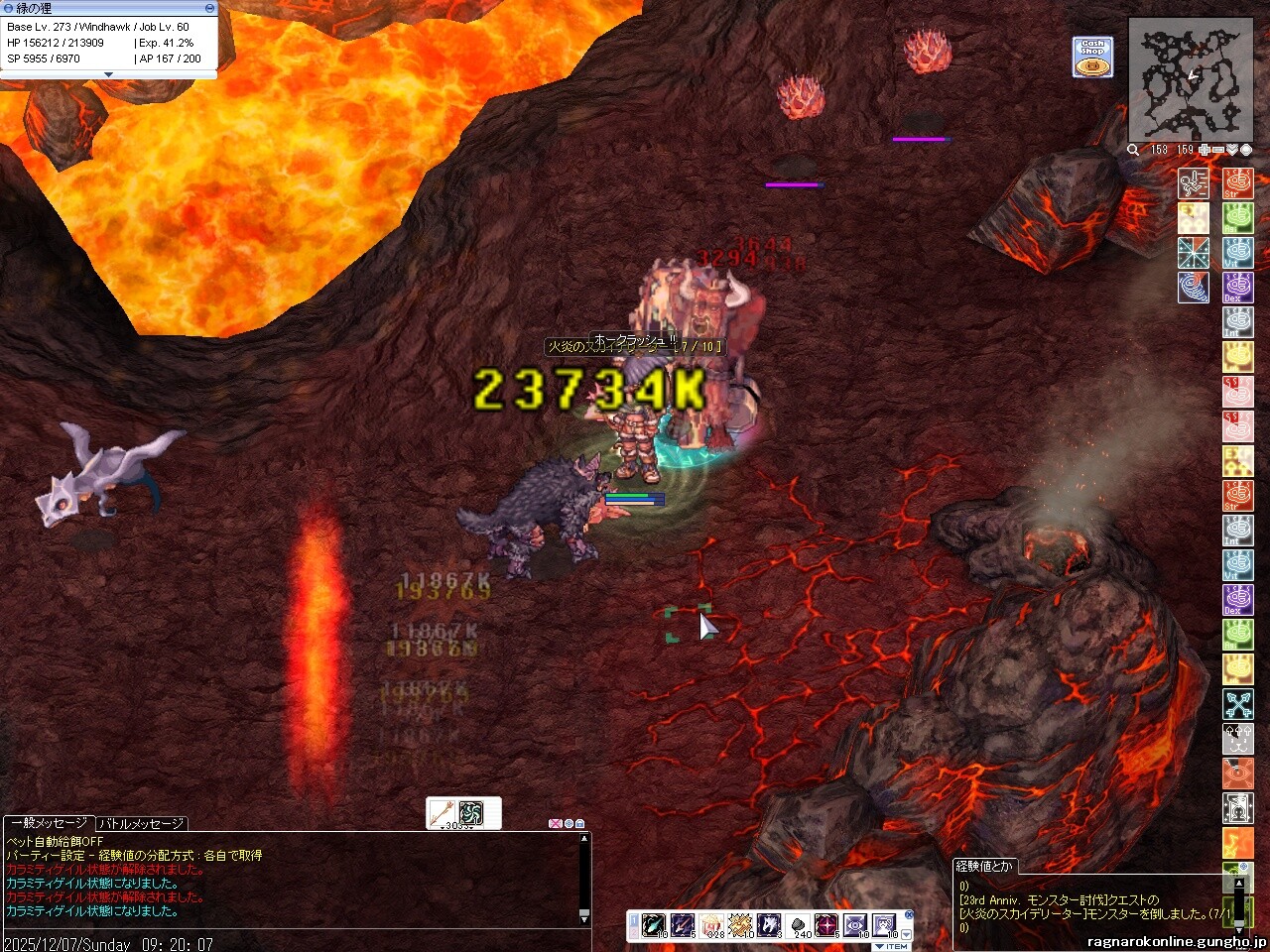Use the popcorn item in the hotbar
Image resolution: width=1270 pixels, height=952 pixels.
pos(711,925)
